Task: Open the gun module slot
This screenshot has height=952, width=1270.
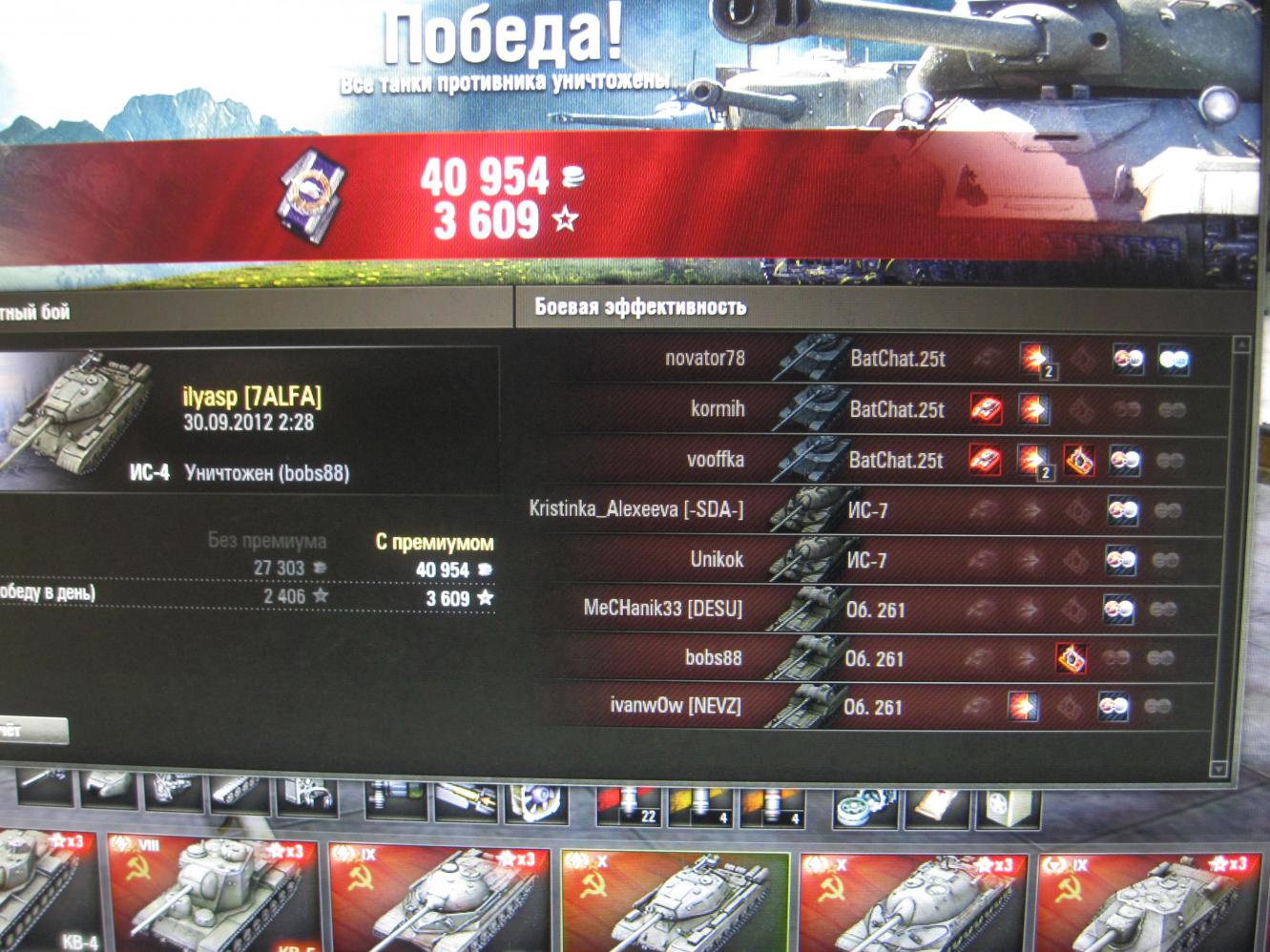Action: (45, 791)
